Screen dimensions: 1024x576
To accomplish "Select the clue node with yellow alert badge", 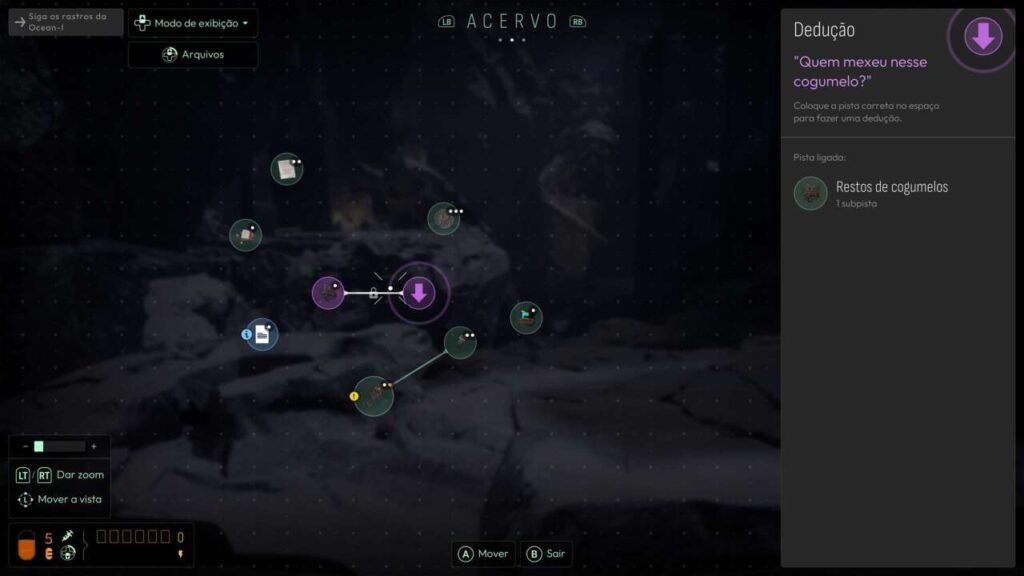I will tap(374, 396).
